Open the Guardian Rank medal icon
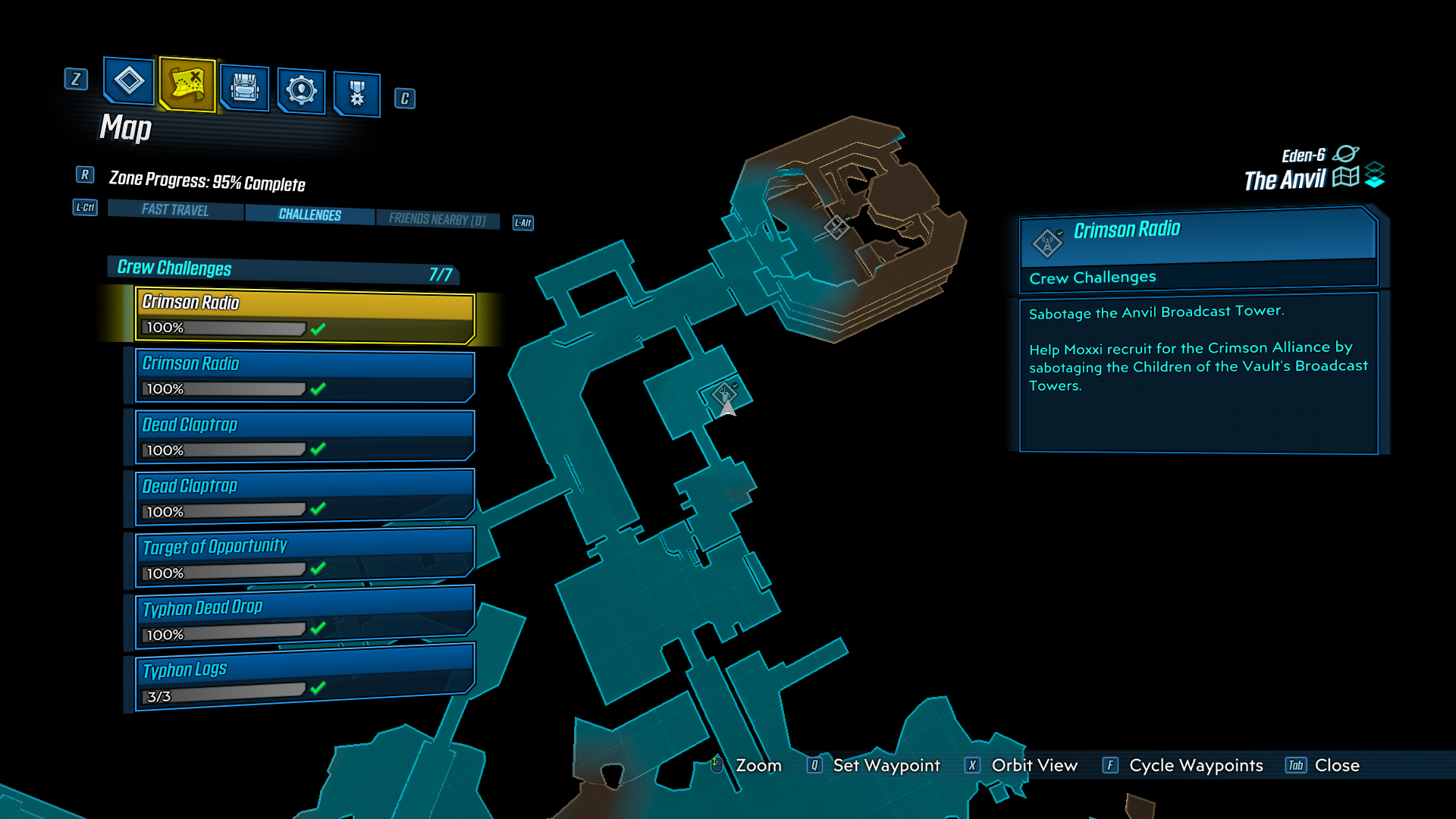 tap(356, 91)
